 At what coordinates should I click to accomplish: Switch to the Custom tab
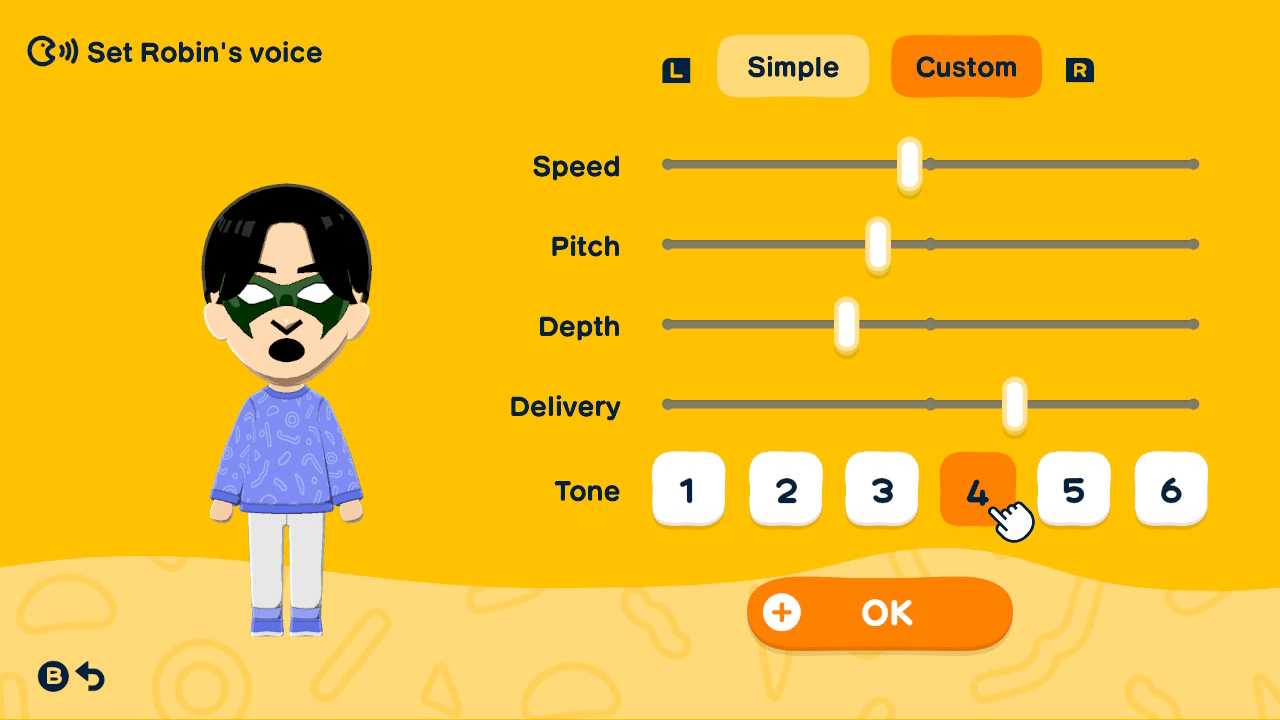966,66
